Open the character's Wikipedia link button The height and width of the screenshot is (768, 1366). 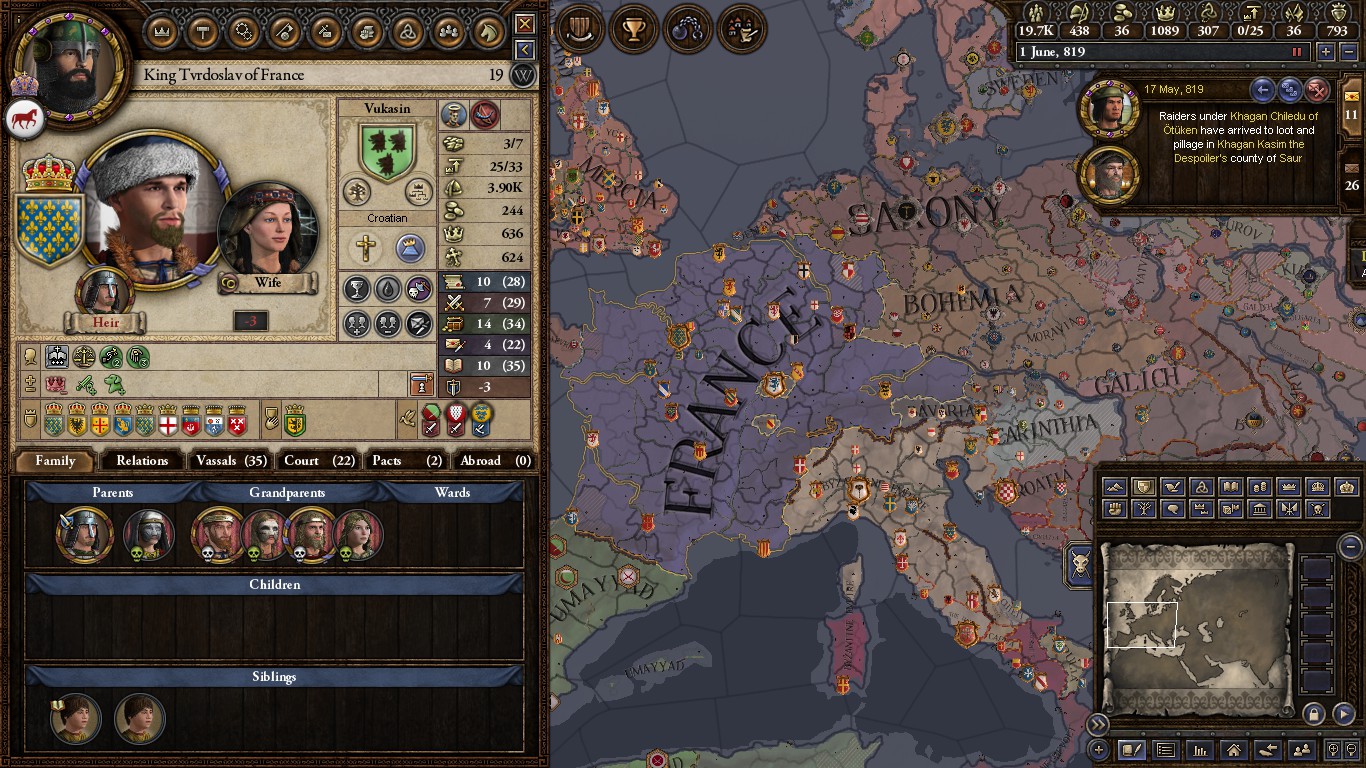pyautogui.click(x=522, y=75)
